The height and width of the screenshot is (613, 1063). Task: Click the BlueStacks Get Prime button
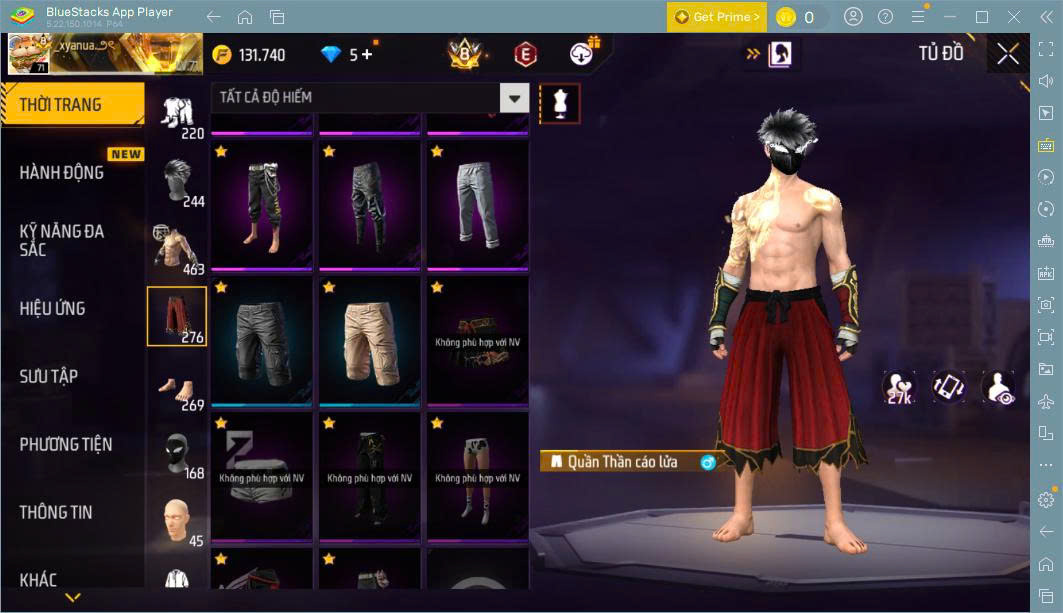click(716, 17)
